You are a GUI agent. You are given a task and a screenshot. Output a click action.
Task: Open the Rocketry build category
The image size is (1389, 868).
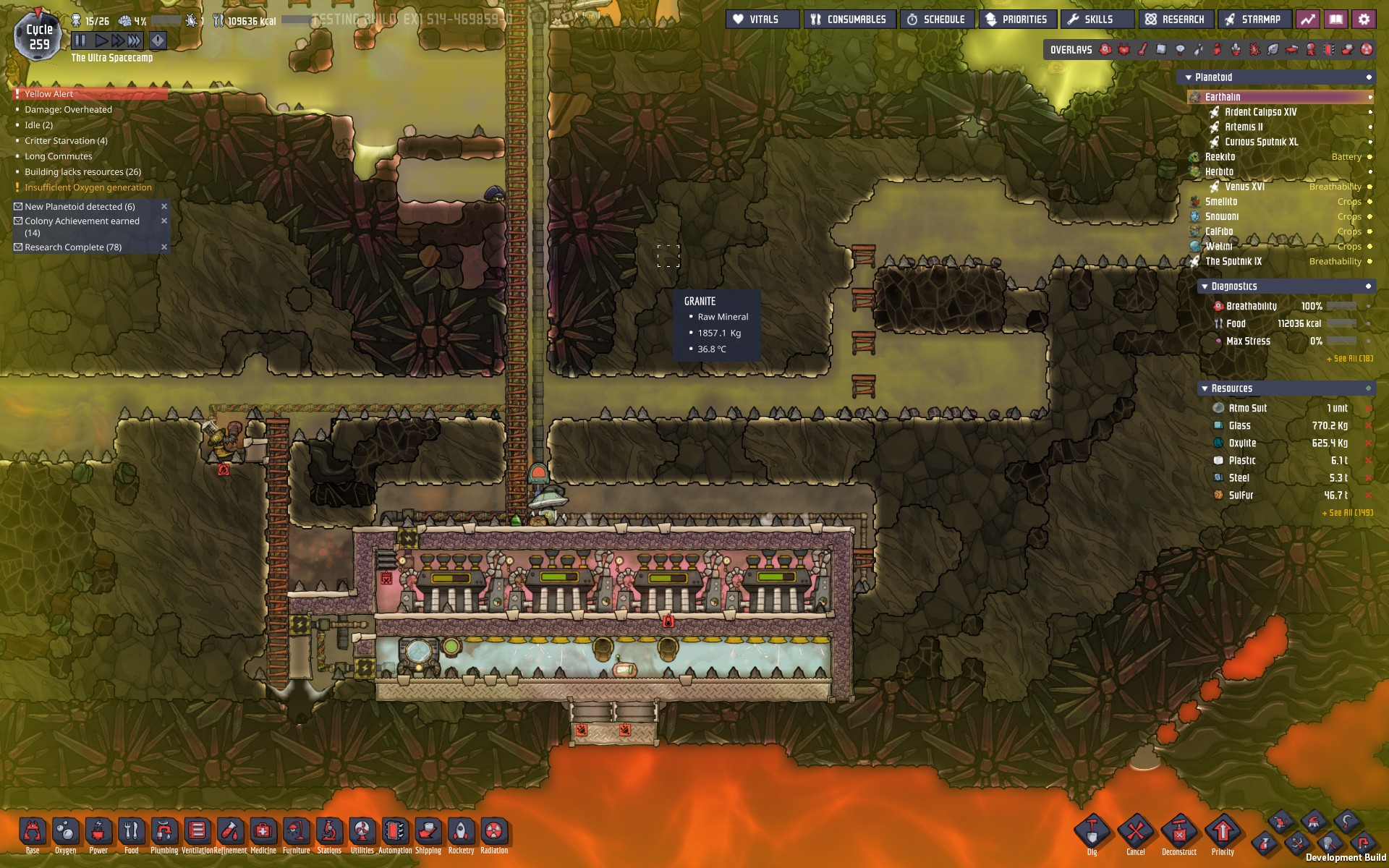tap(461, 833)
